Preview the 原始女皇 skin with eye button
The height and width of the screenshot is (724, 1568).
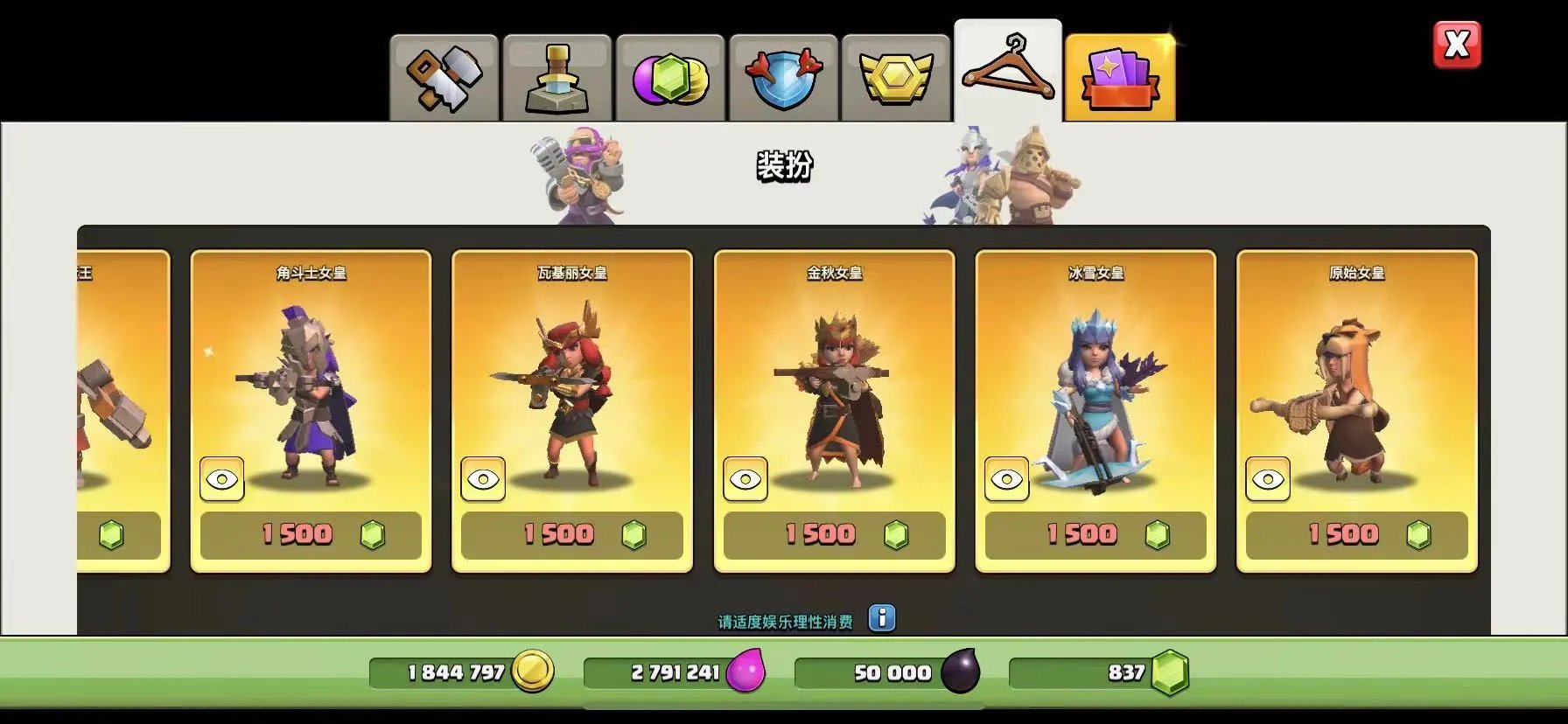1268,479
